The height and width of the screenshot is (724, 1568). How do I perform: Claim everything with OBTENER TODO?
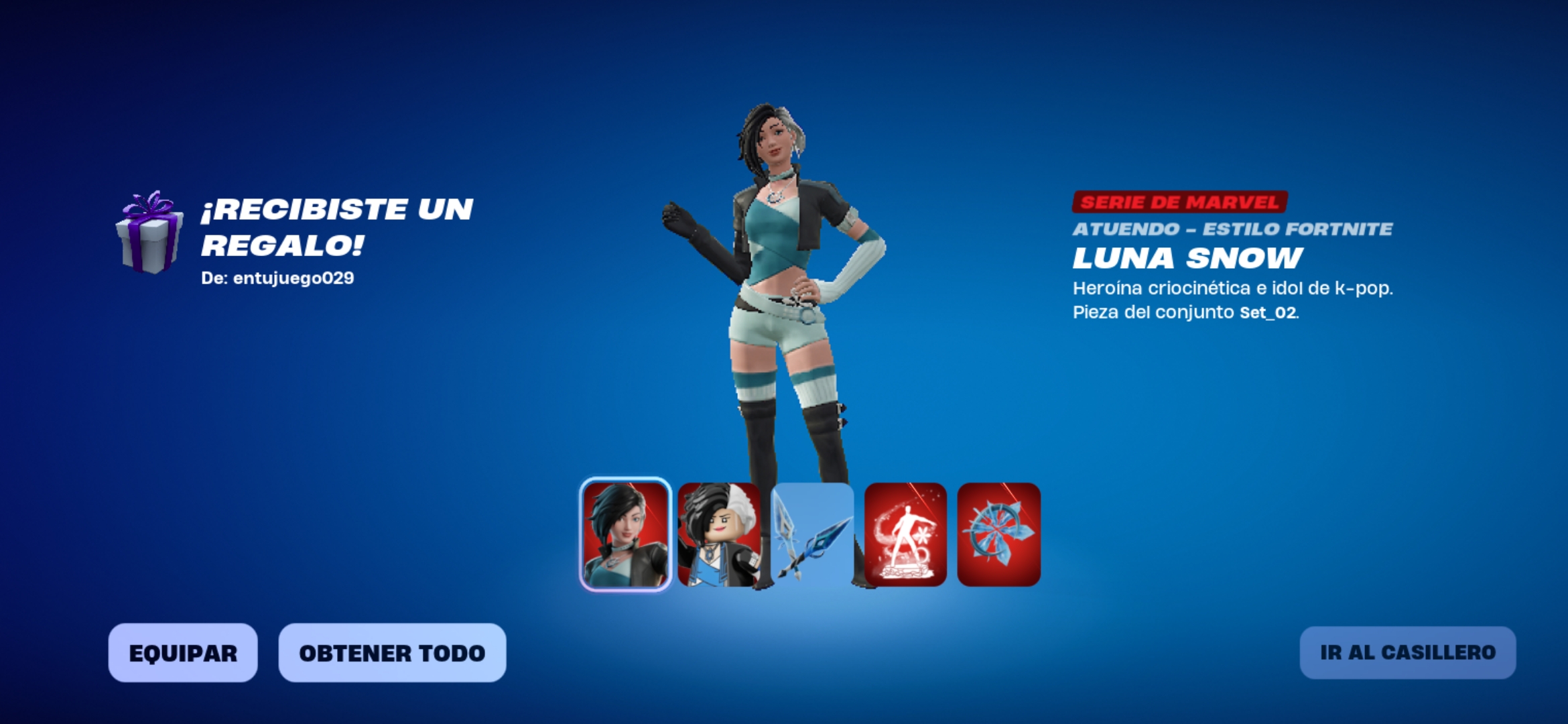(x=392, y=653)
